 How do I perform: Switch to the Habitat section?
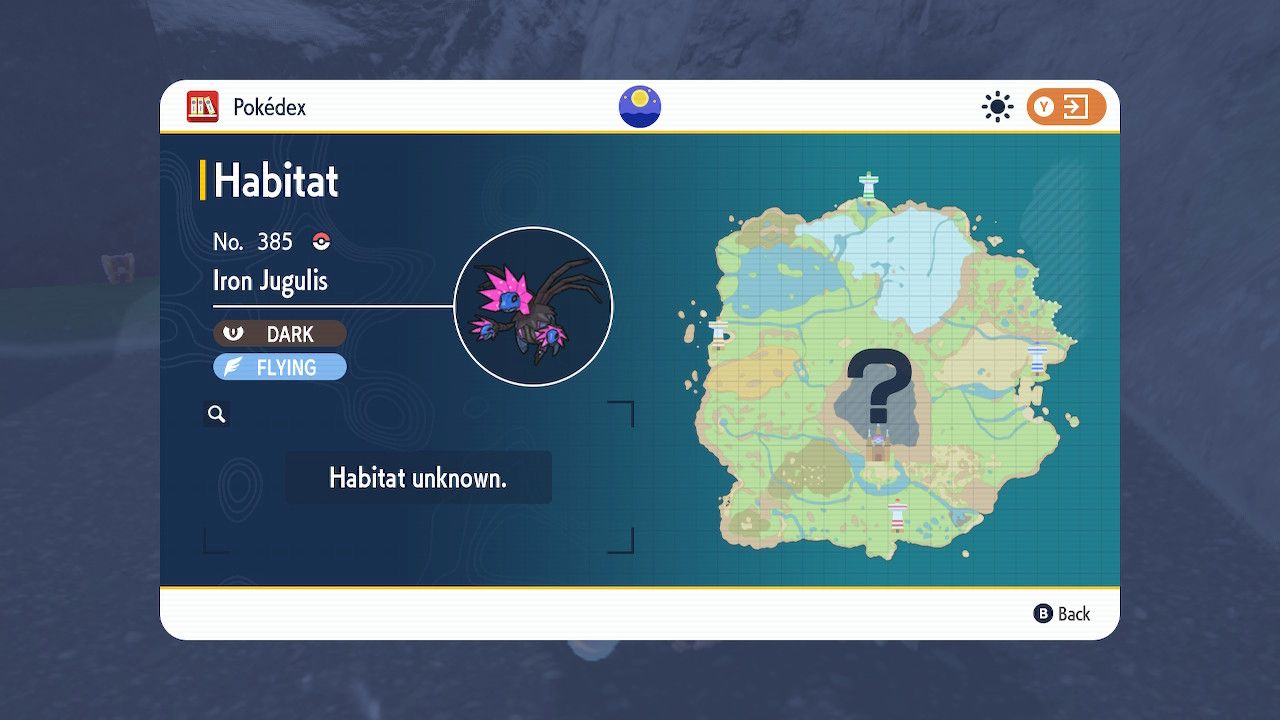(x=277, y=181)
